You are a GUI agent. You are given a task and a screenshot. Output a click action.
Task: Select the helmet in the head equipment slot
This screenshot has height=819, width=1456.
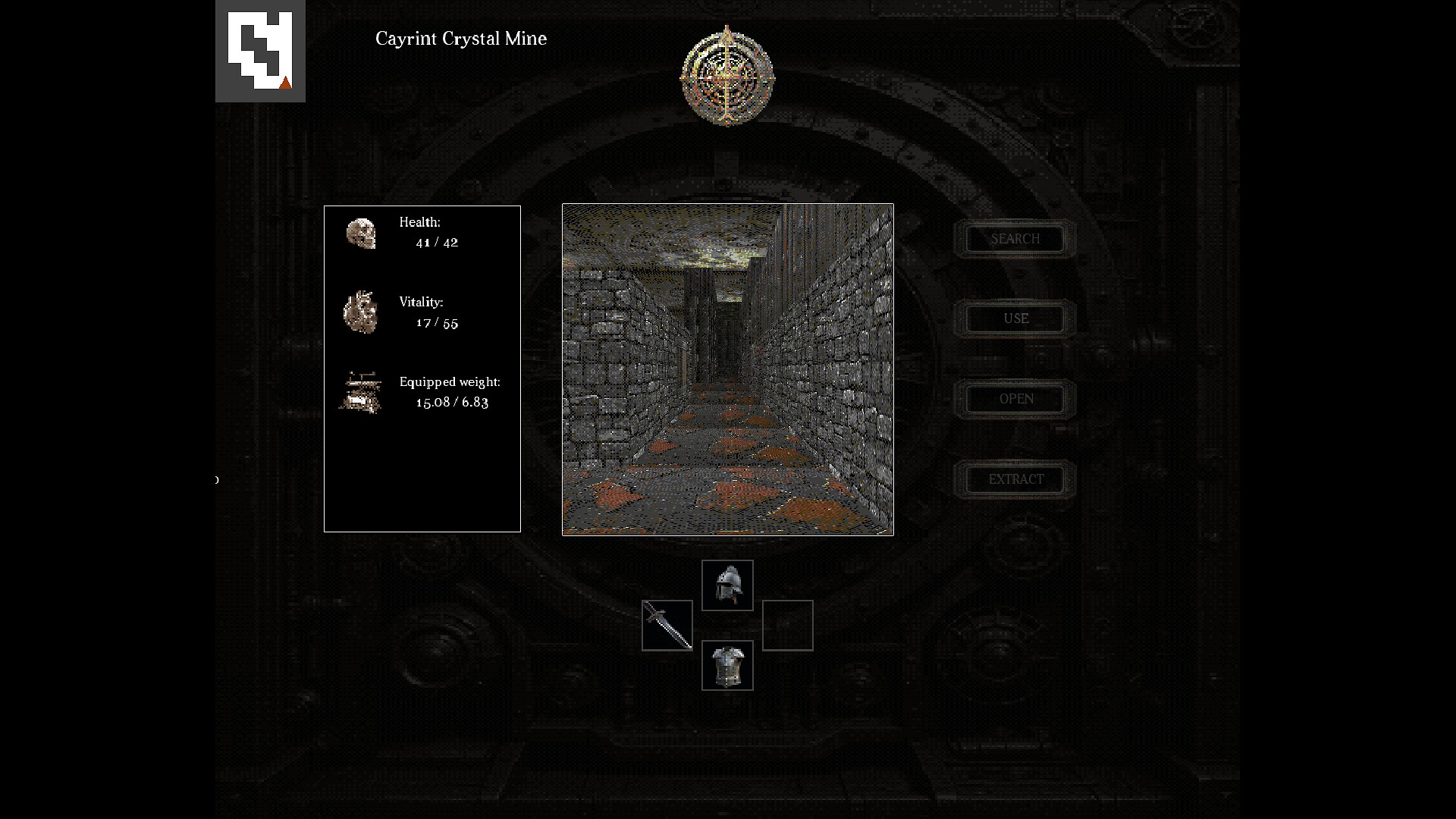[x=727, y=585]
